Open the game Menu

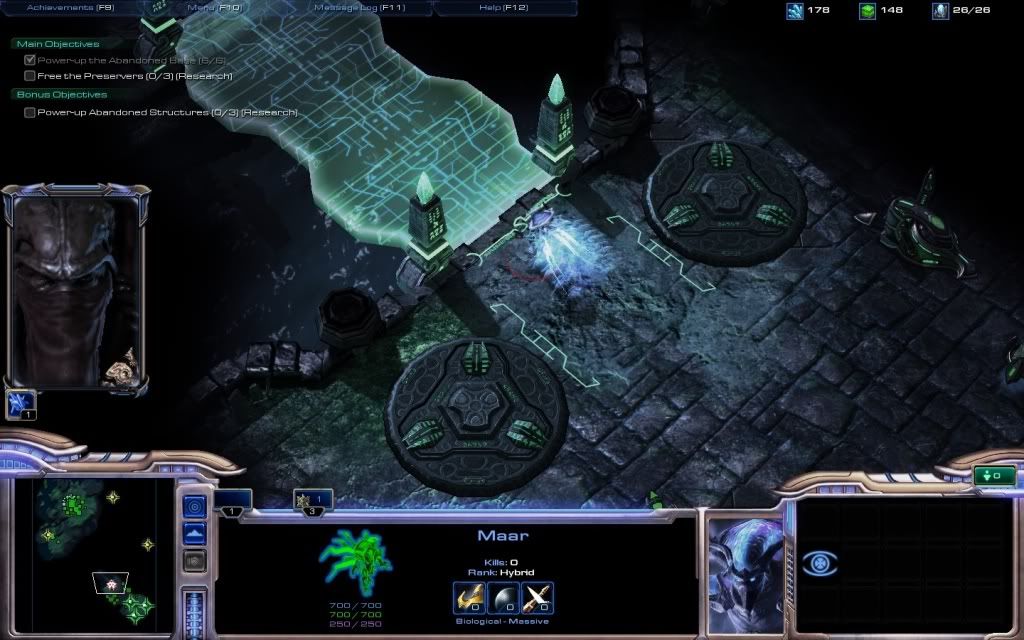215,8
